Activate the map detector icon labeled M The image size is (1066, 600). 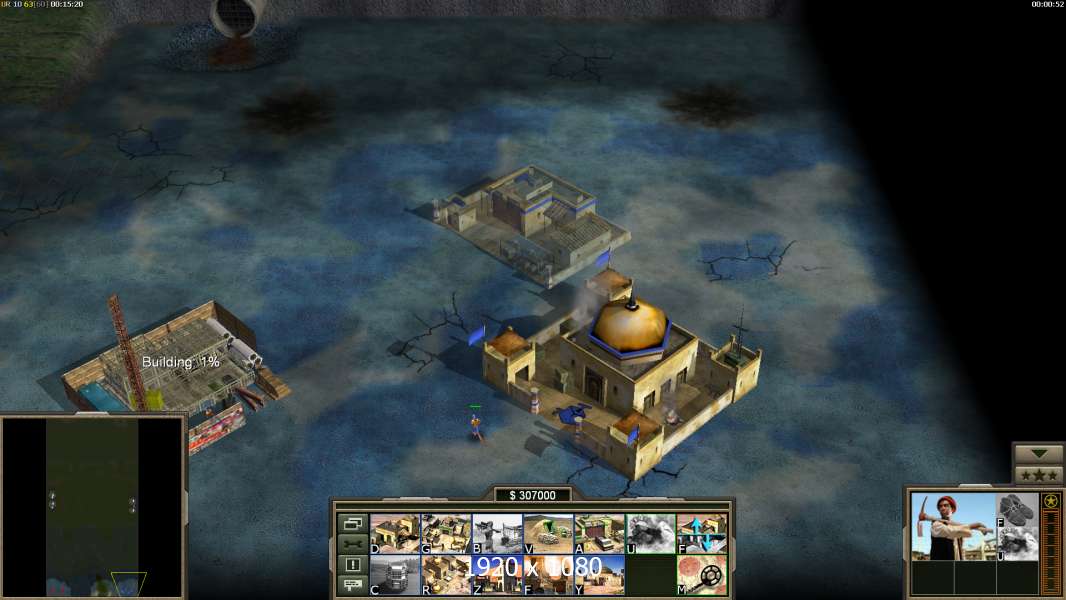(702, 575)
